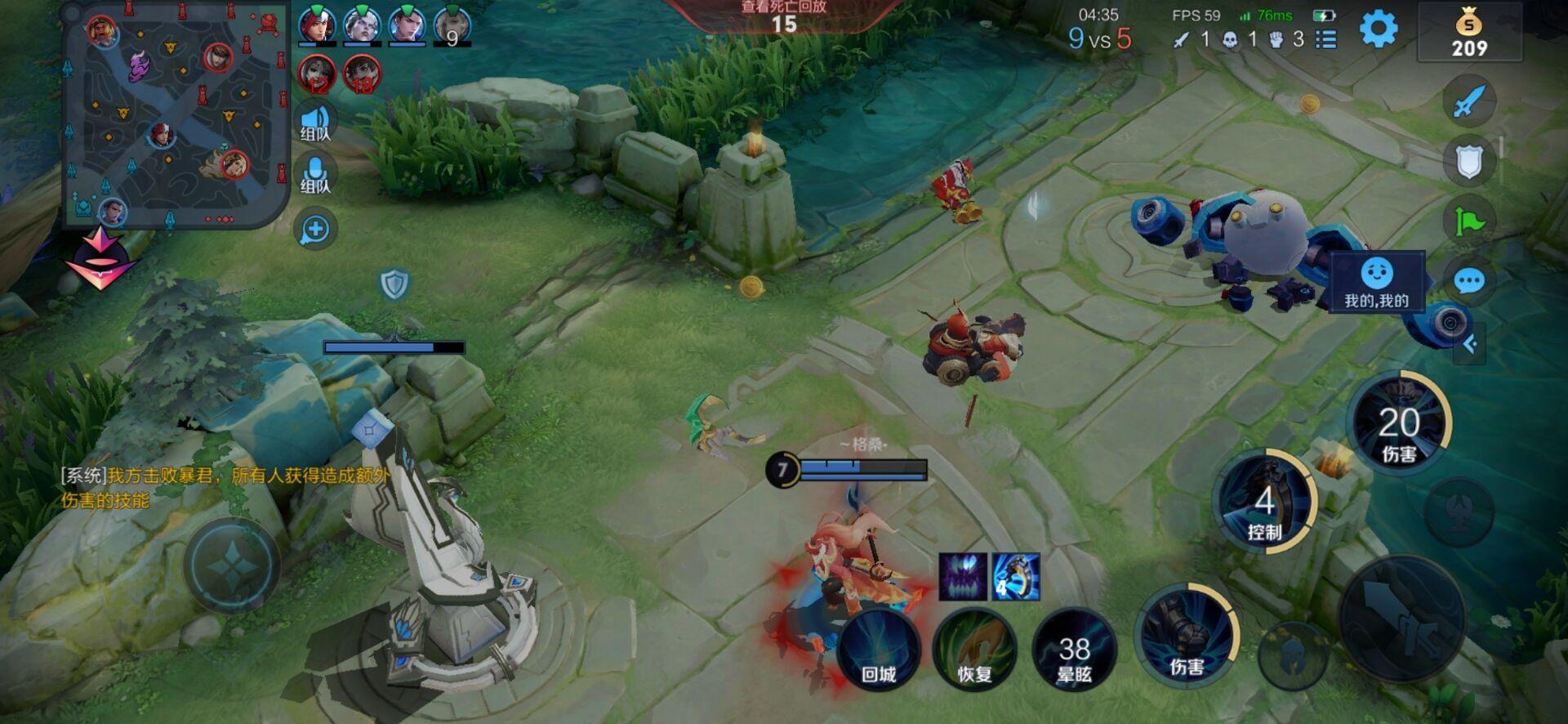Screen dimensions: 1568x724
Task: Toggle the 组队 team microphone
Action: tap(315, 176)
